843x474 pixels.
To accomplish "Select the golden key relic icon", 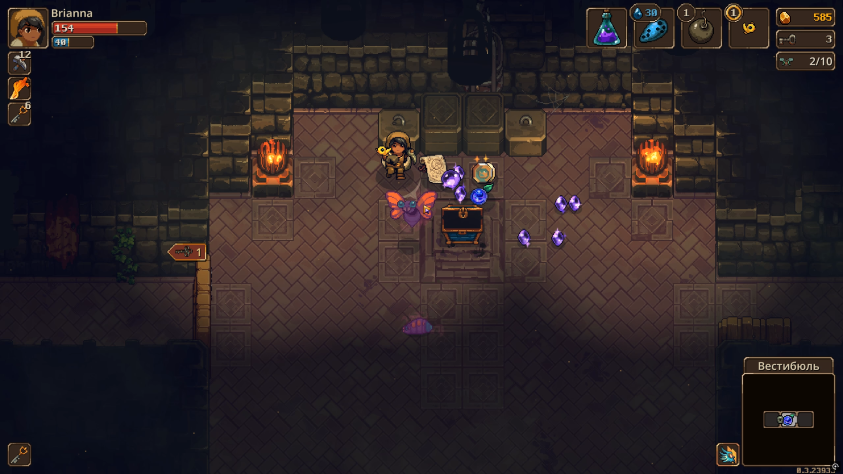I will pyautogui.click(x=19, y=115).
